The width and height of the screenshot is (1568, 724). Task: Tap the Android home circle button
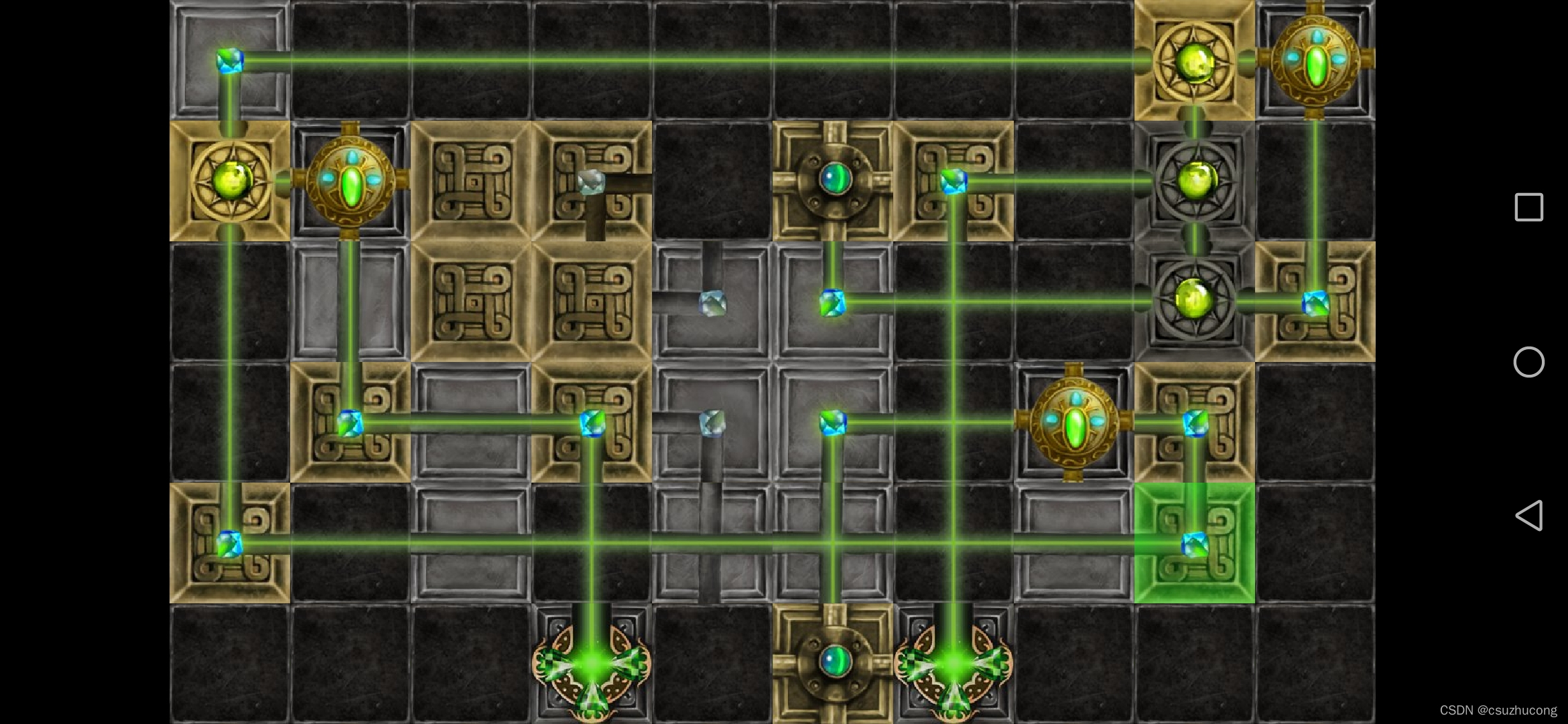point(1529,362)
